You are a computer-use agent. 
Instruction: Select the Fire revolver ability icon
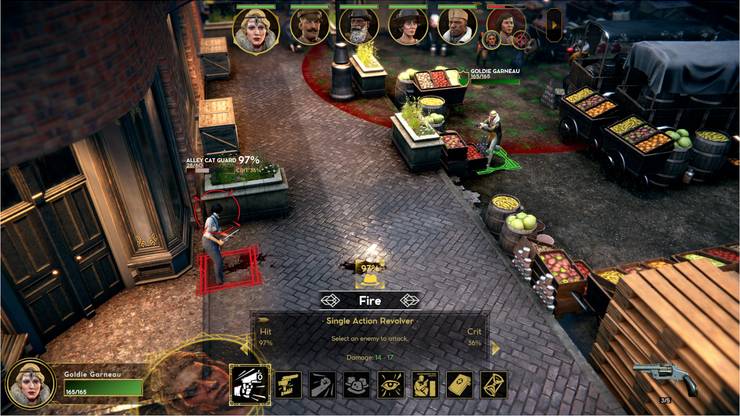coord(249,384)
